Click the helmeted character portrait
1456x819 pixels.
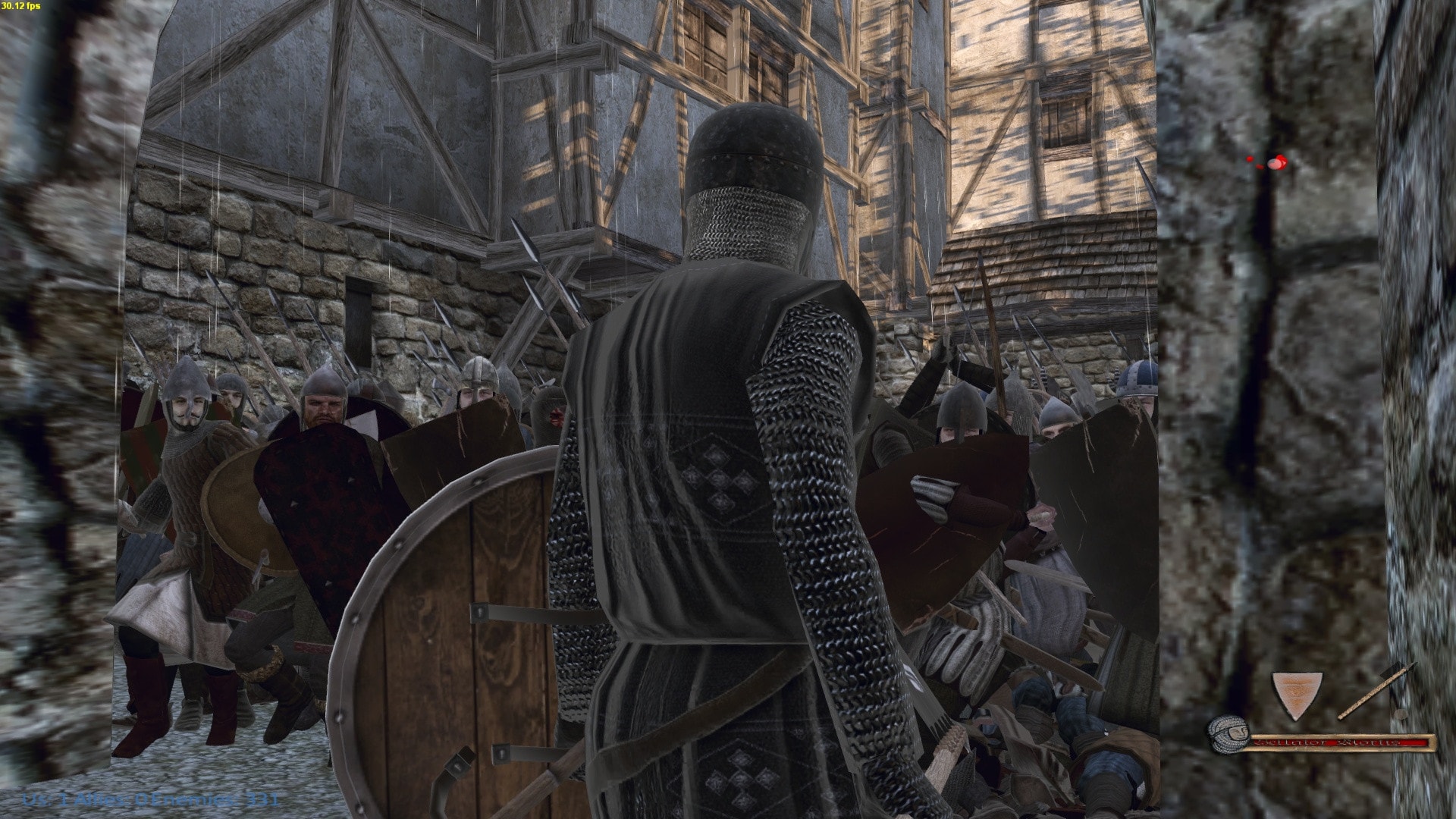[x=1228, y=733]
